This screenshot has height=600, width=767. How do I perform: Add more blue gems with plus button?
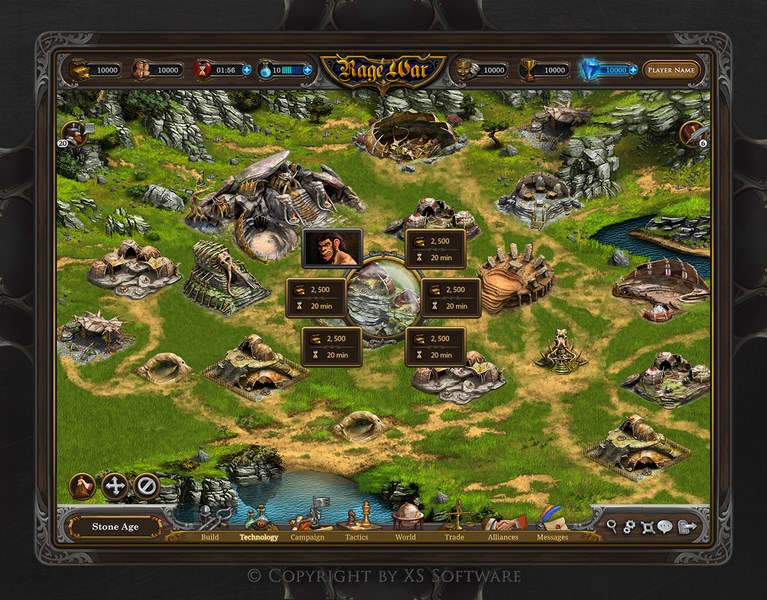coord(633,70)
